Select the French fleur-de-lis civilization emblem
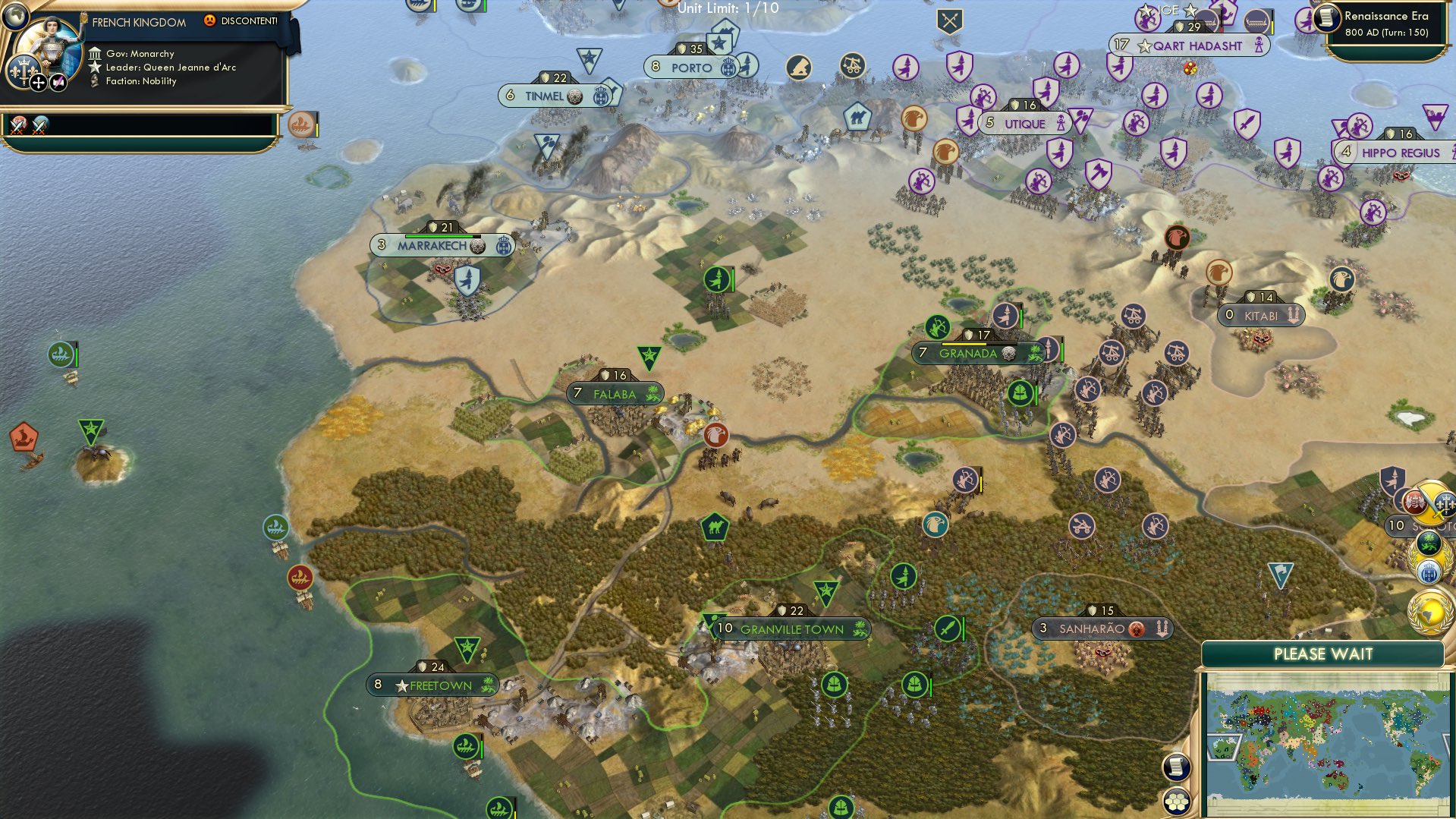 (24, 73)
